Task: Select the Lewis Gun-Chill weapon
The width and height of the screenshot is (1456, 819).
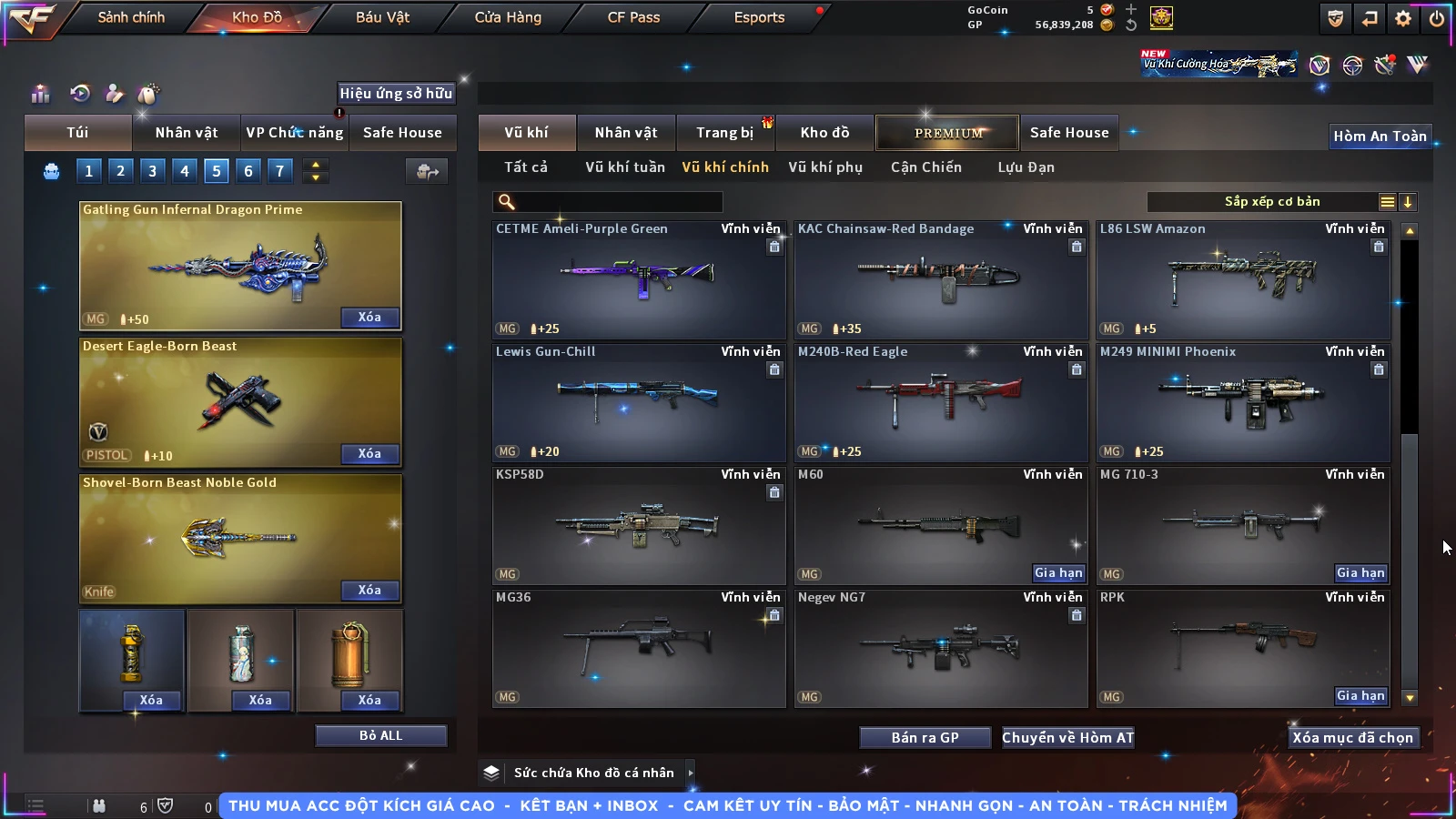Action: 638,401
